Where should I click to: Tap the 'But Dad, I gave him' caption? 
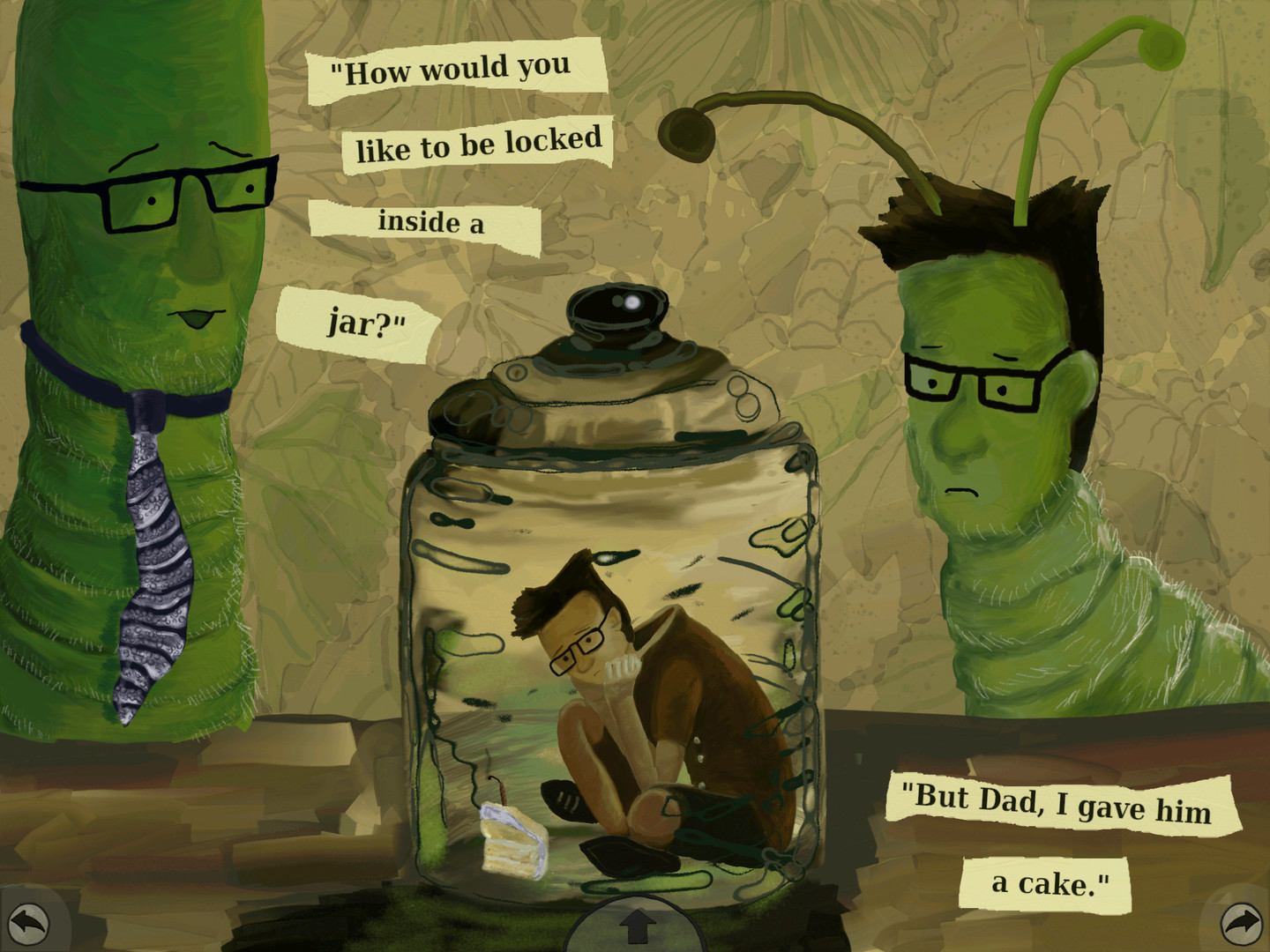(1056, 804)
